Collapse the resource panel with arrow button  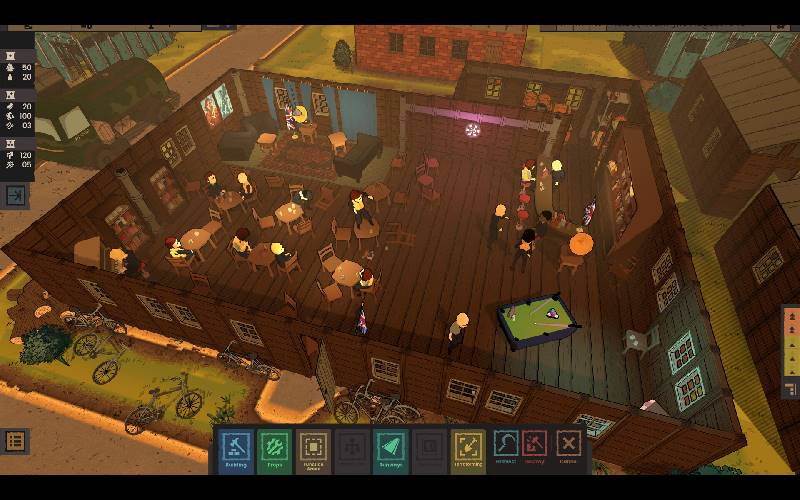click(x=17, y=196)
